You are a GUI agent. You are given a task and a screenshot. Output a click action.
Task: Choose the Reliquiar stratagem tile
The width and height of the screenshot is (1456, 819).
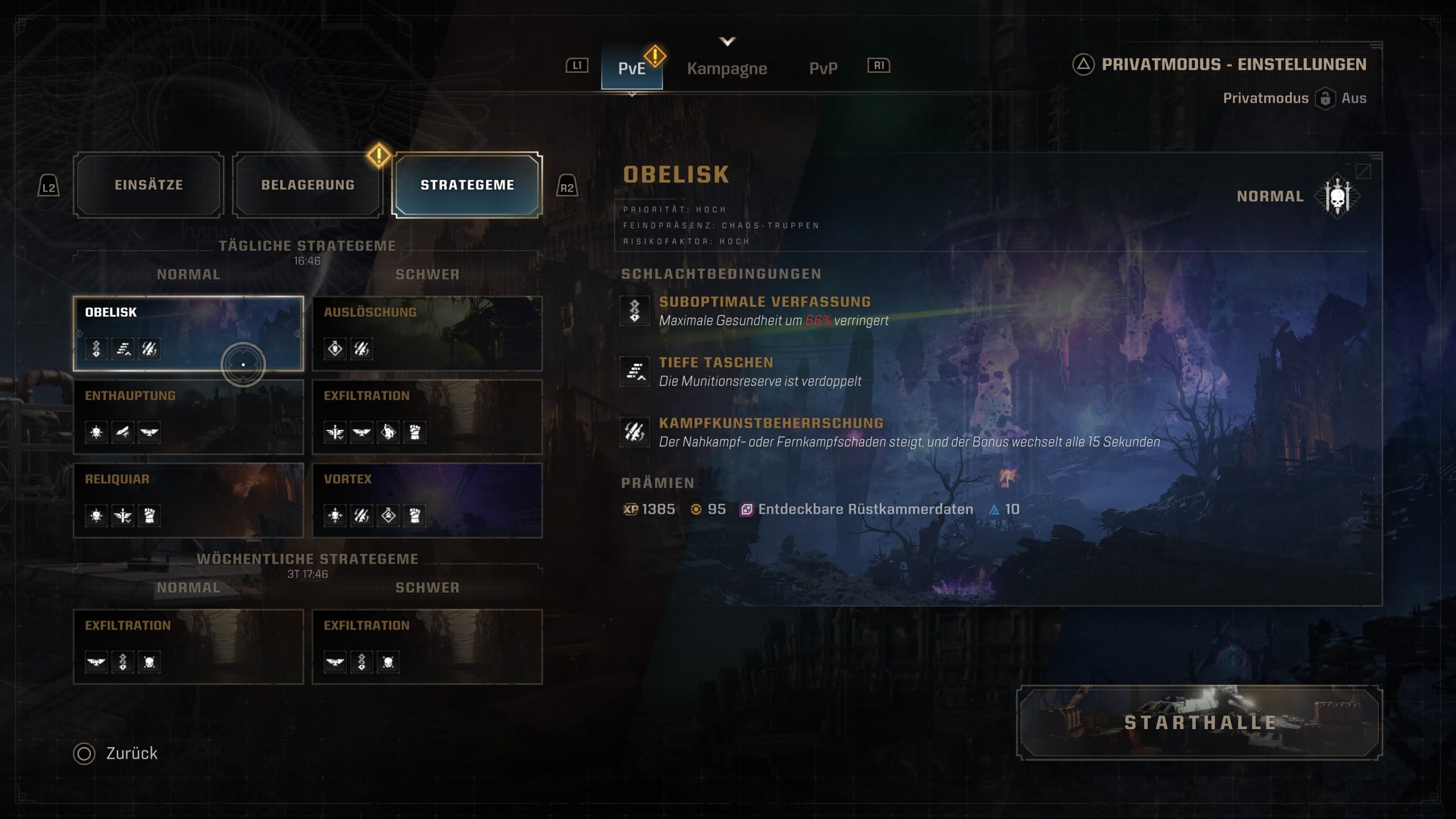(x=188, y=500)
